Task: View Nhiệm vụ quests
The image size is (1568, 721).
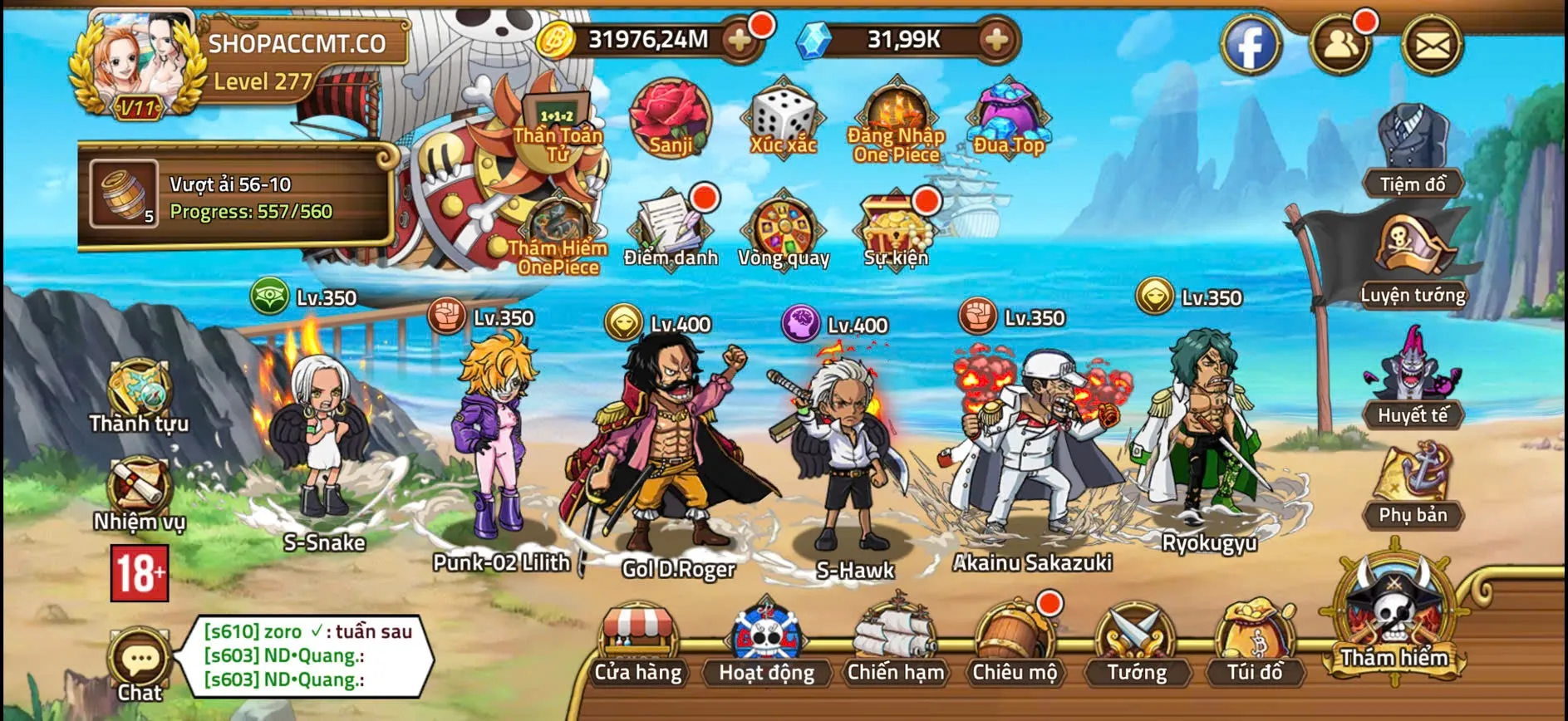Action: [139, 494]
